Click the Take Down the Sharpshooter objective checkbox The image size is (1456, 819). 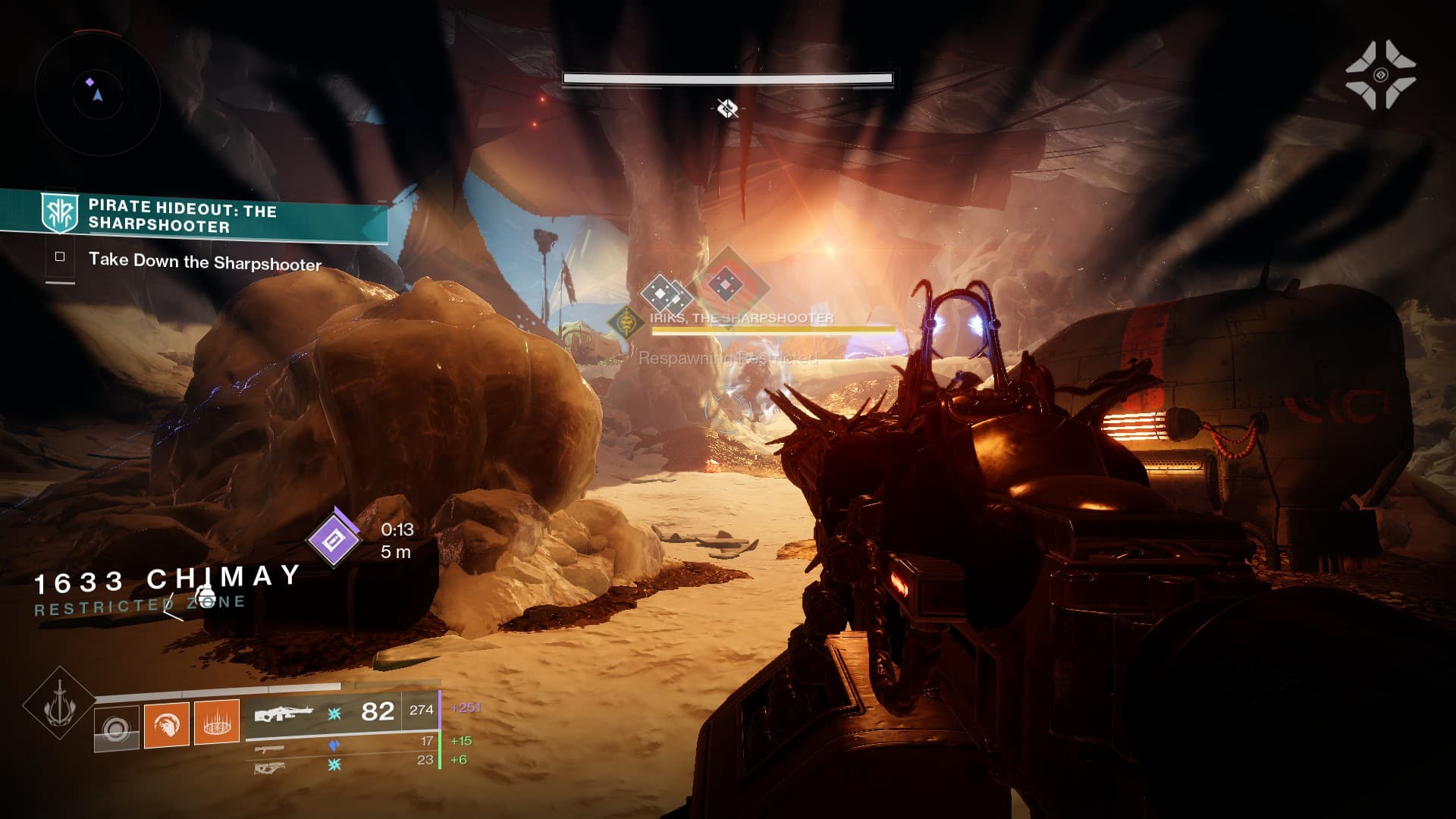coord(60,257)
